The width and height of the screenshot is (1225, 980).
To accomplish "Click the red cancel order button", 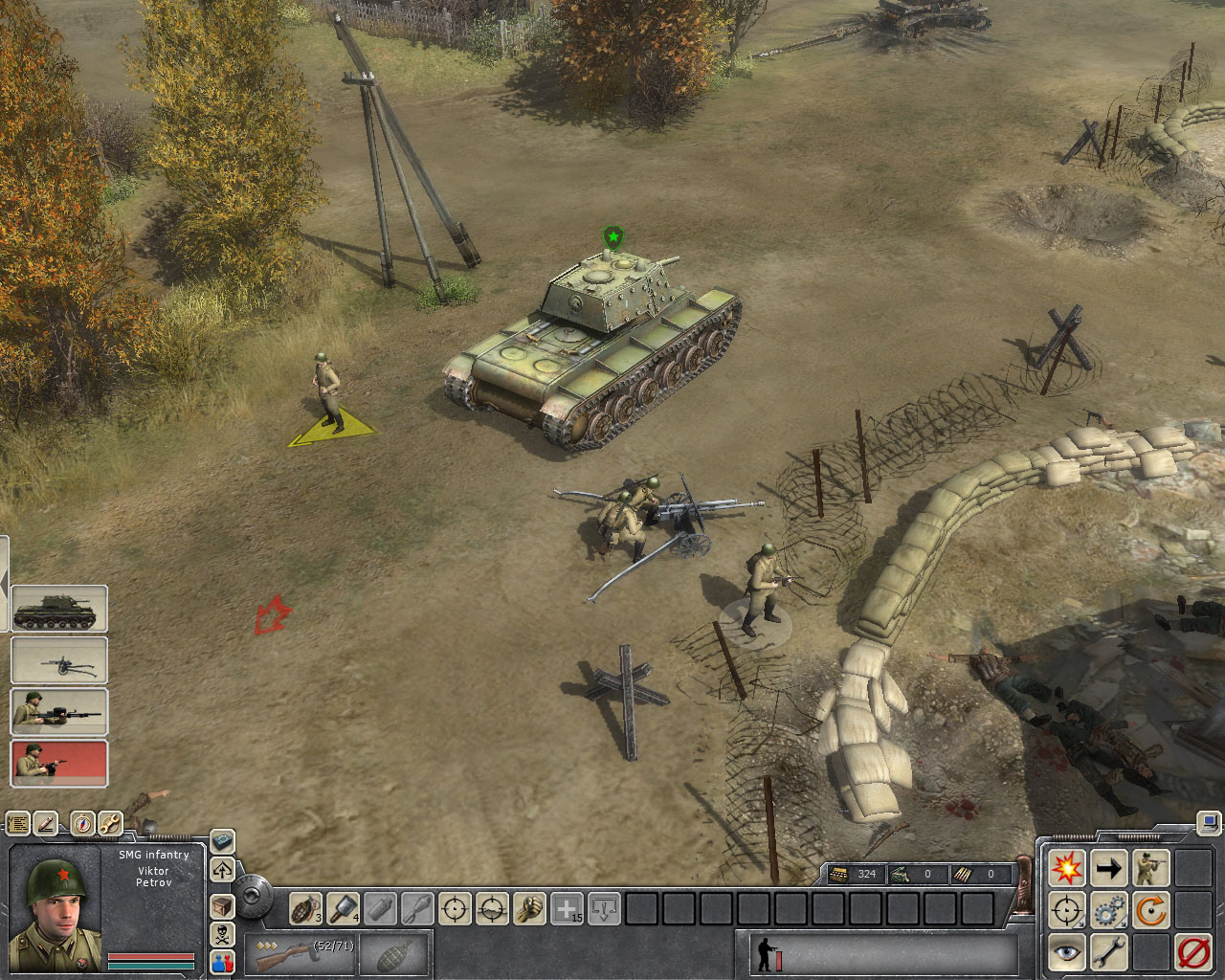I will (1192, 952).
